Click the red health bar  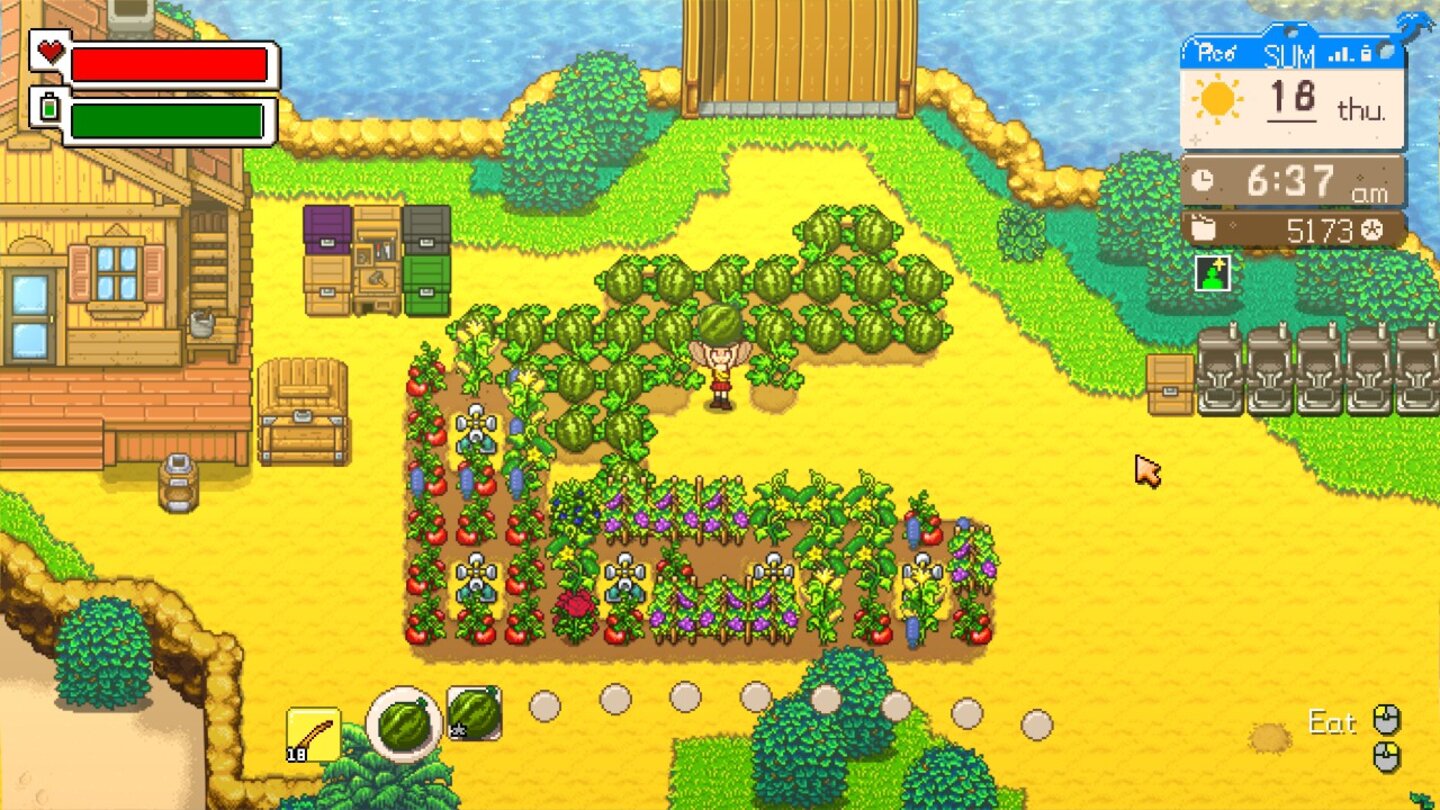[170, 64]
